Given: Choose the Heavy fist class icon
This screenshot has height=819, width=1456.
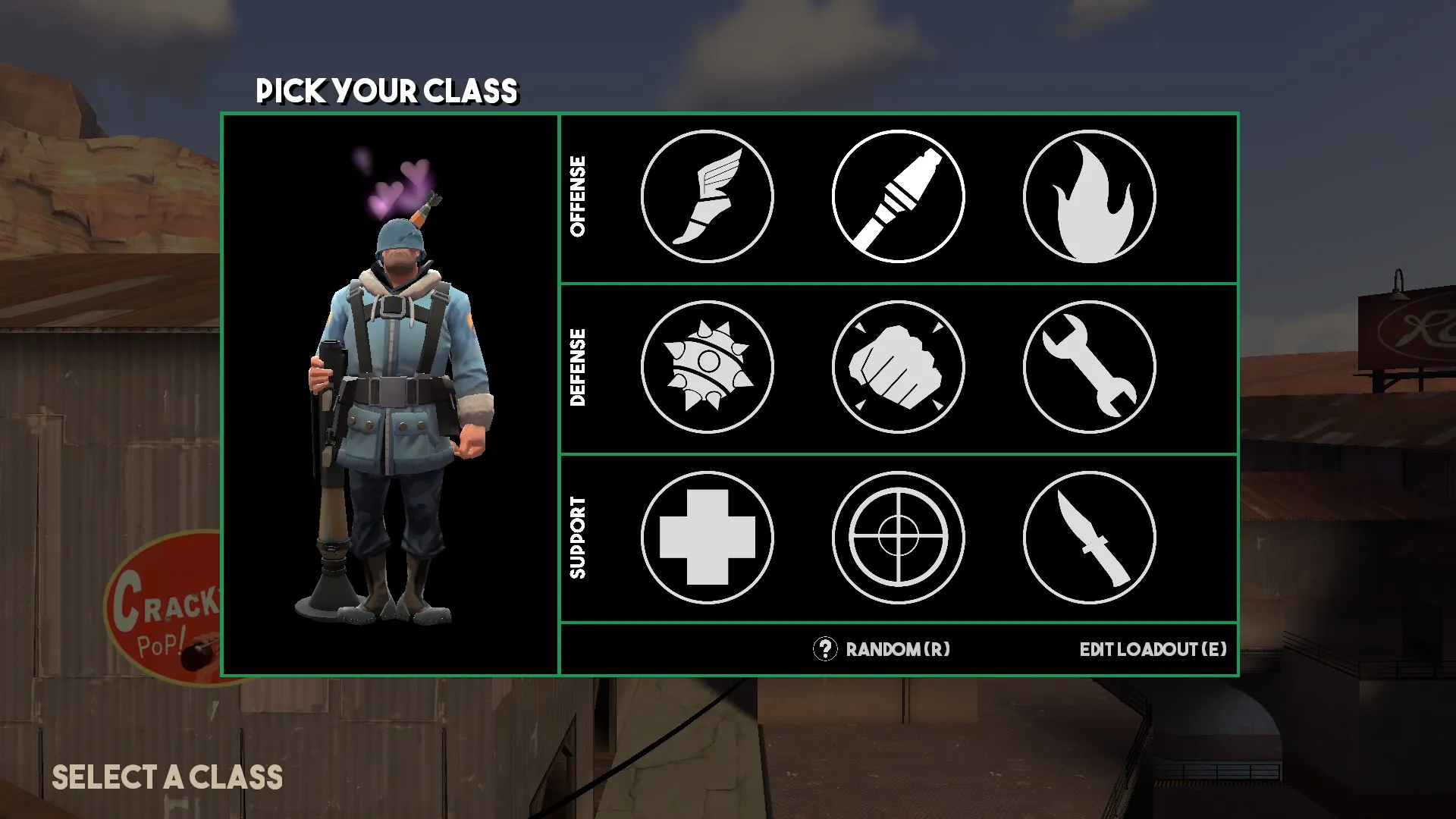Looking at the screenshot, I should click(898, 367).
